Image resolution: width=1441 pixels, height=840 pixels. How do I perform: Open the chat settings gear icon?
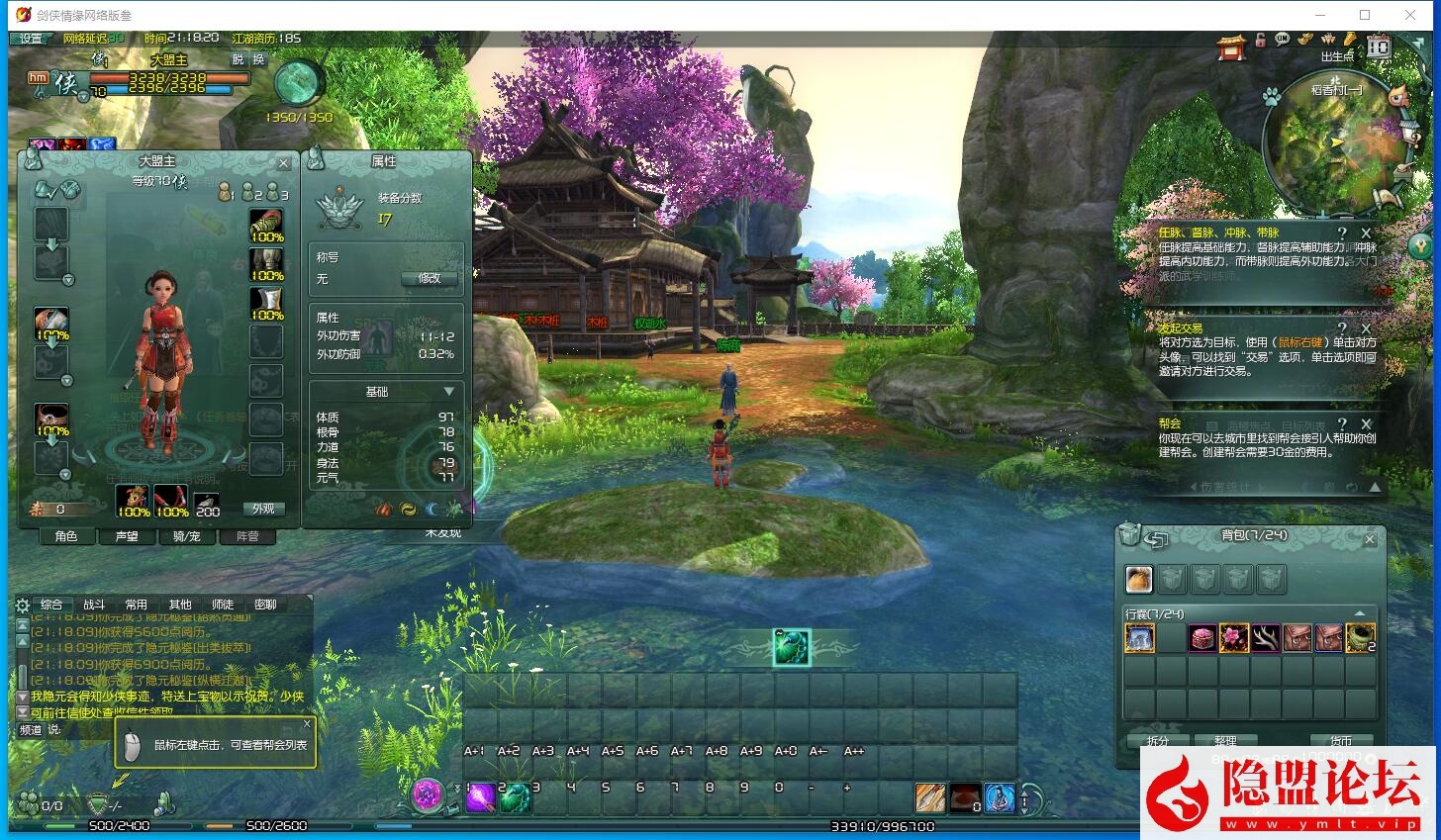pos(22,605)
